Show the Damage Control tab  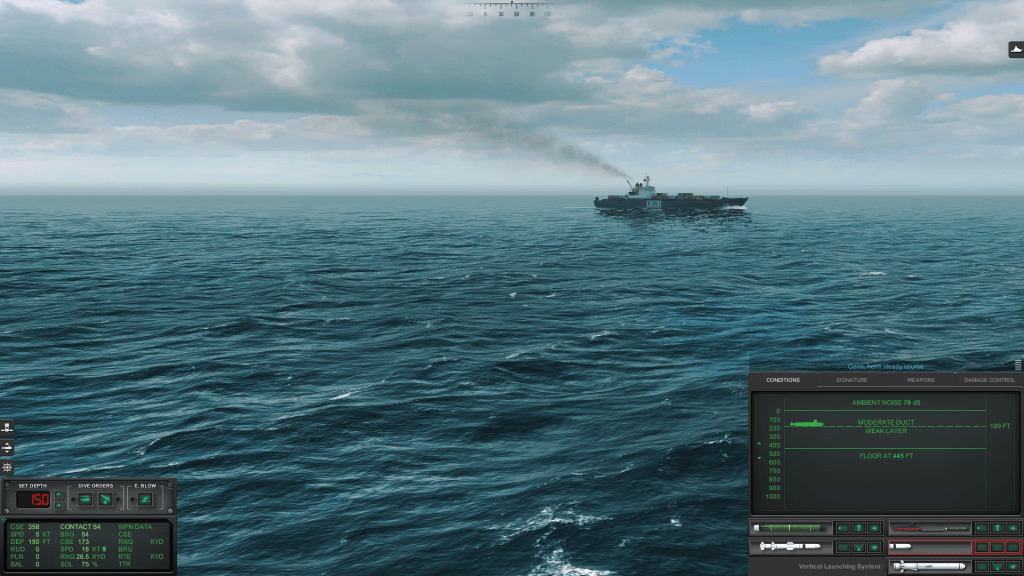[x=989, y=380]
